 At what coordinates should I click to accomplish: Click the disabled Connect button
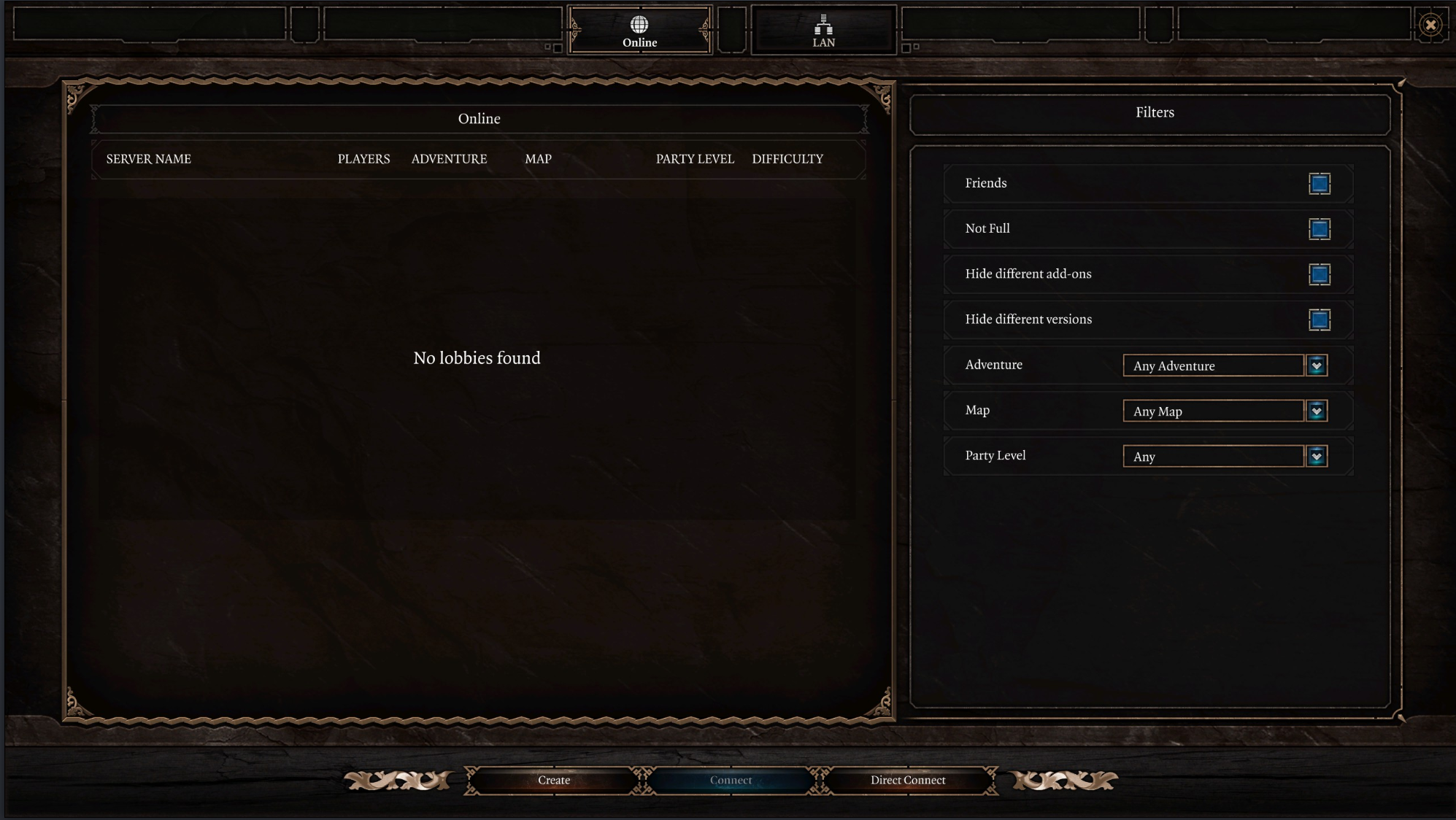click(731, 780)
